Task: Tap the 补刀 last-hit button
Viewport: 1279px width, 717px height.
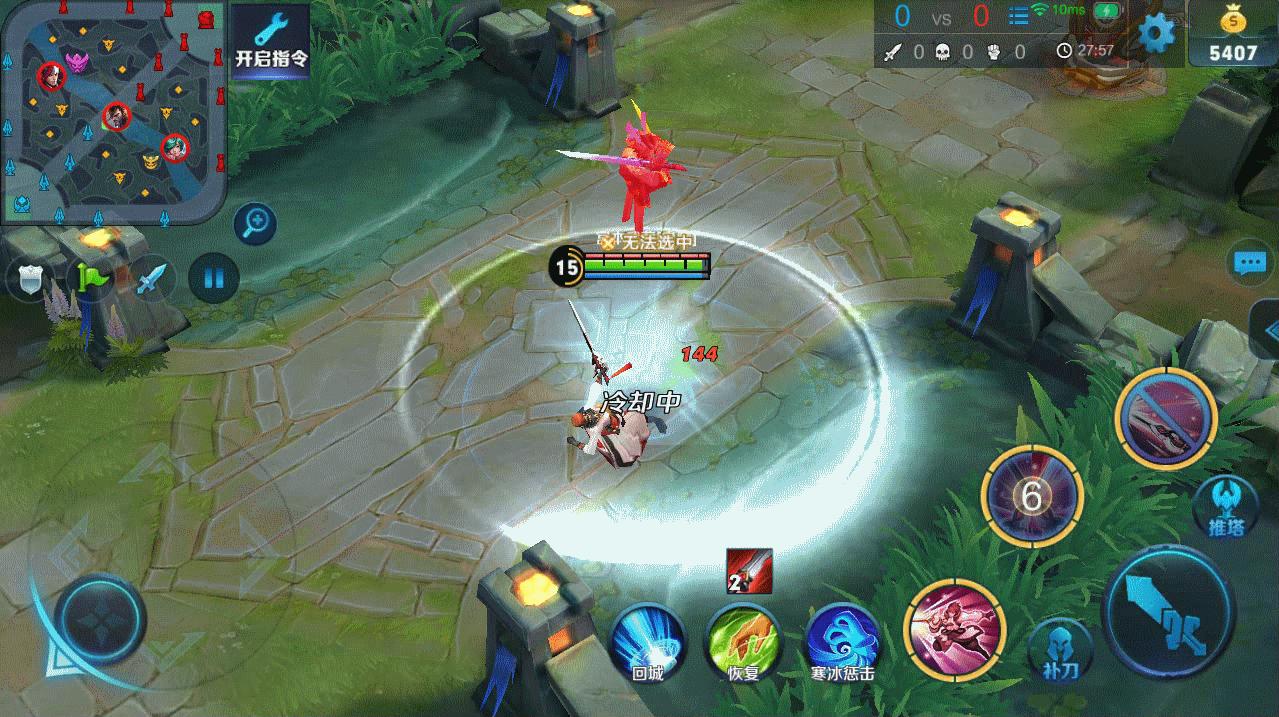Action: click(x=1060, y=650)
